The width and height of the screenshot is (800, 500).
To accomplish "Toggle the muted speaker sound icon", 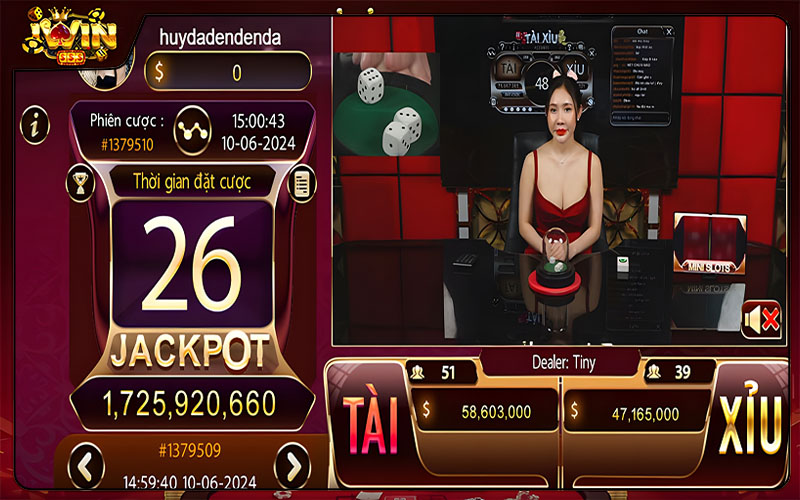I will tap(760, 320).
